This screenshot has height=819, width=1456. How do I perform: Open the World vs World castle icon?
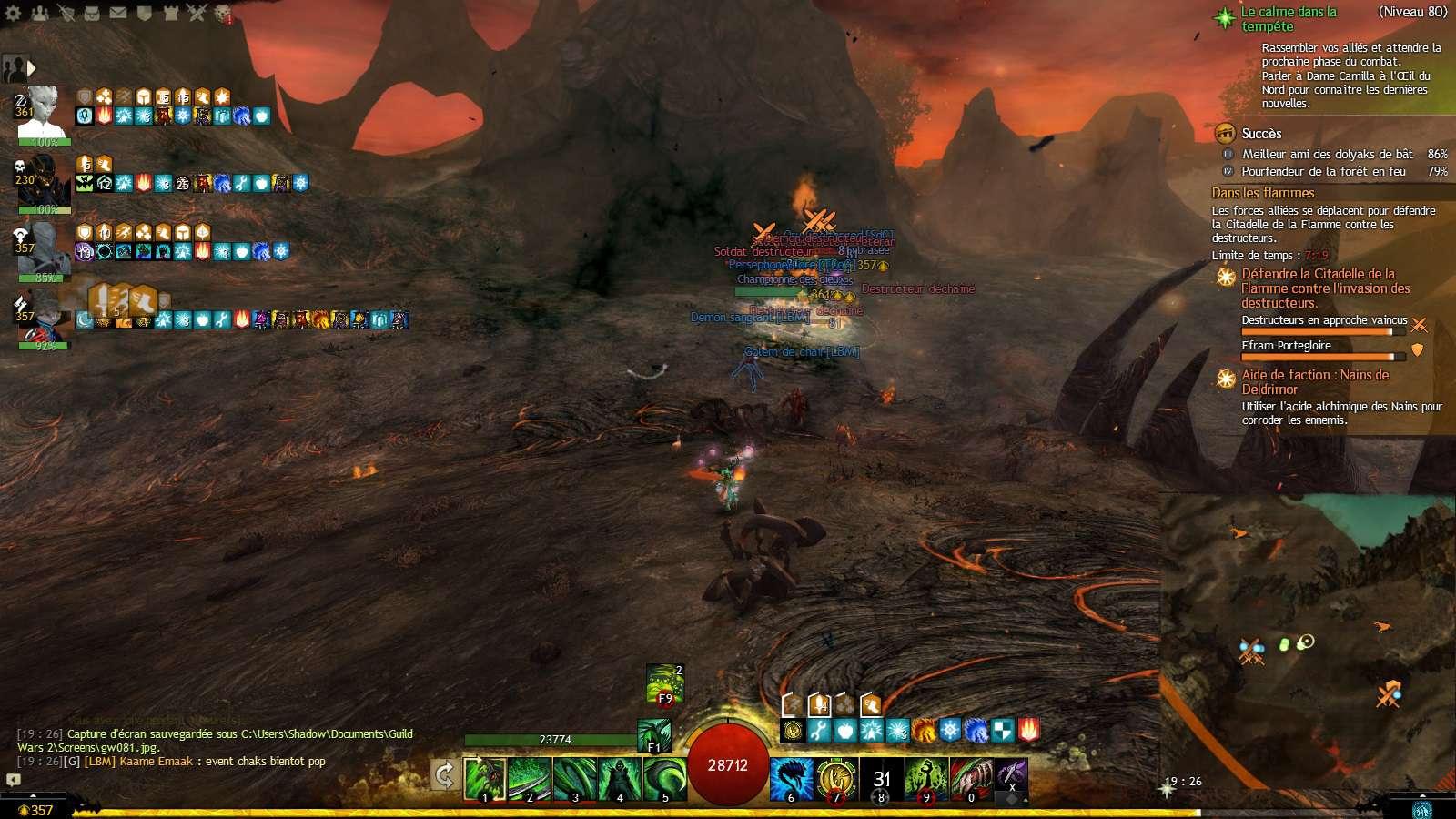[170, 13]
